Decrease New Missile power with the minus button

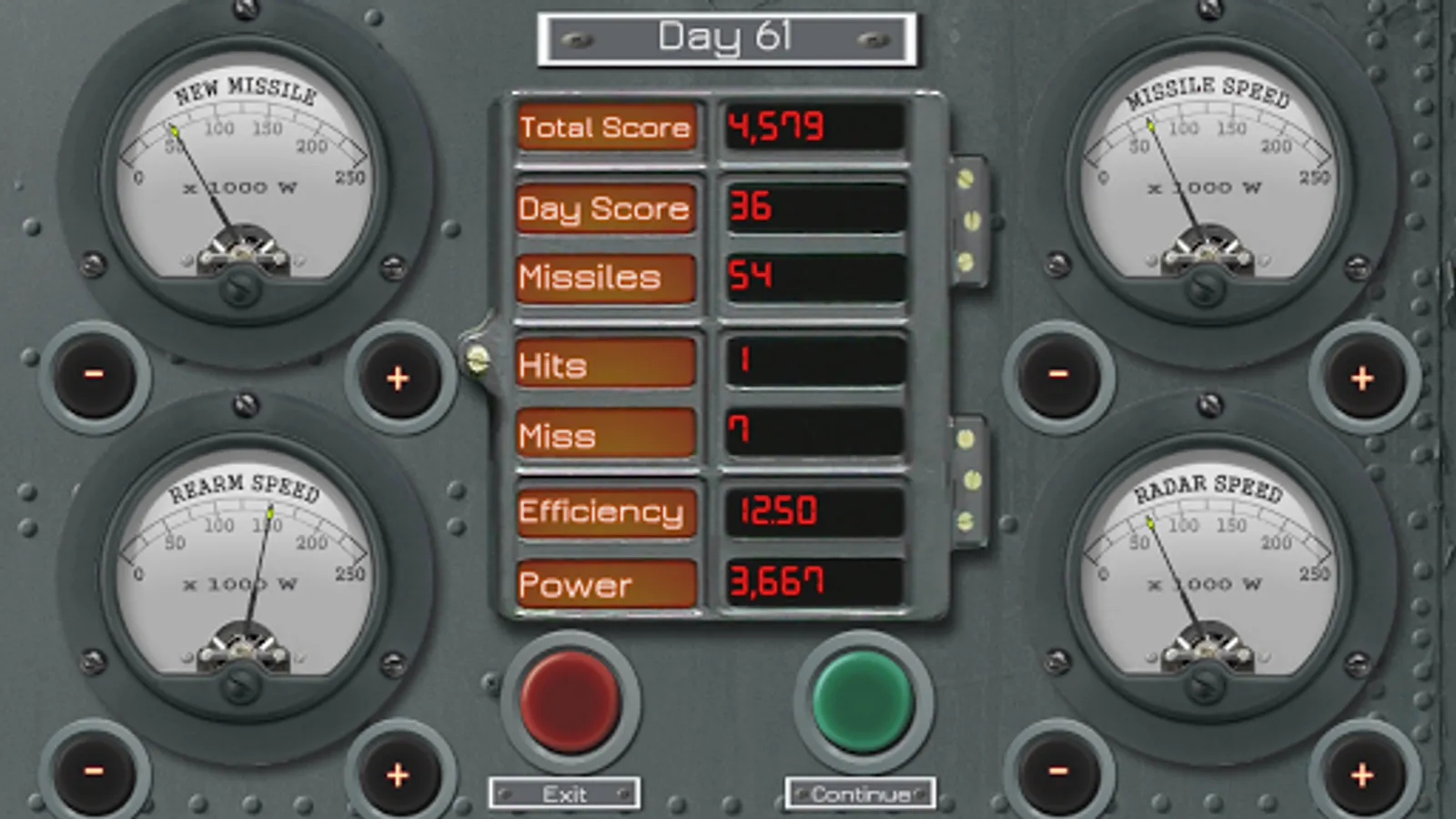pos(95,375)
